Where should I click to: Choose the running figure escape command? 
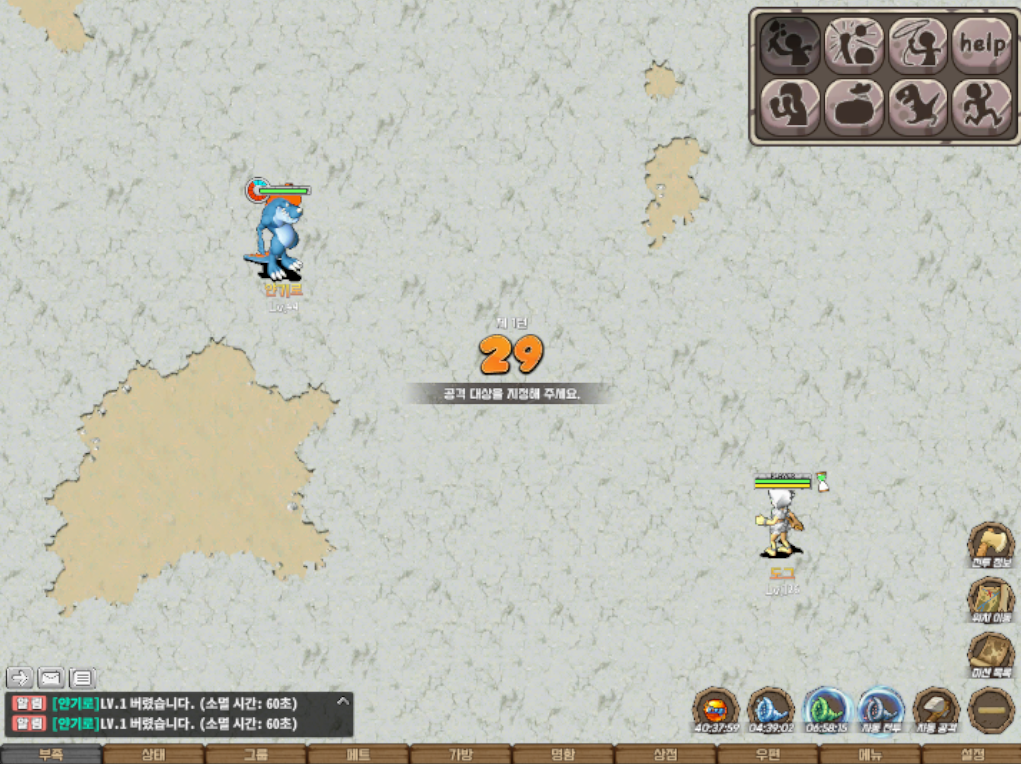click(x=981, y=106)
